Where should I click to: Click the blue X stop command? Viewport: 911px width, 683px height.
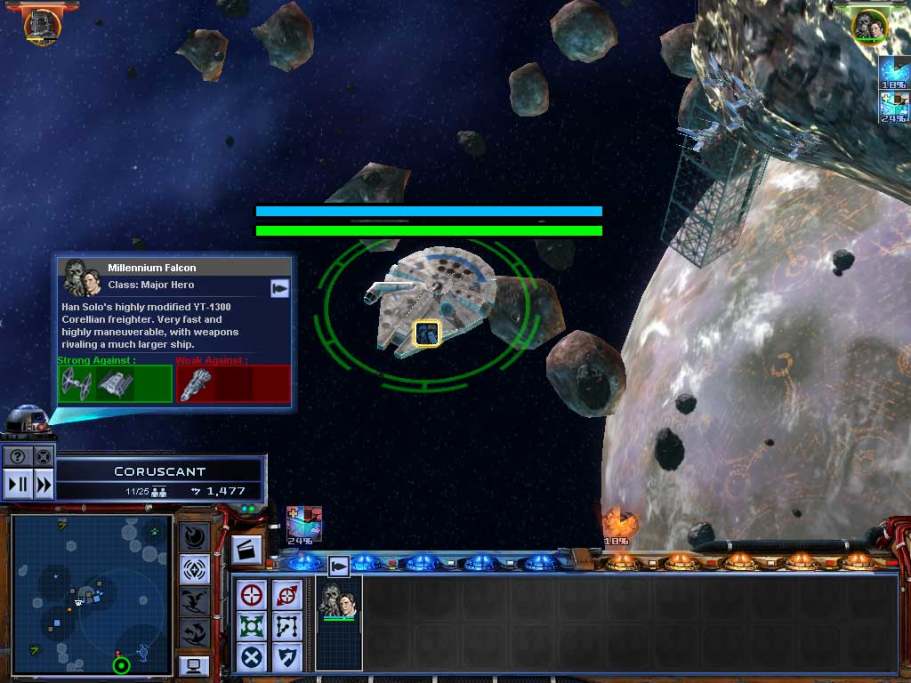(253, 657)
